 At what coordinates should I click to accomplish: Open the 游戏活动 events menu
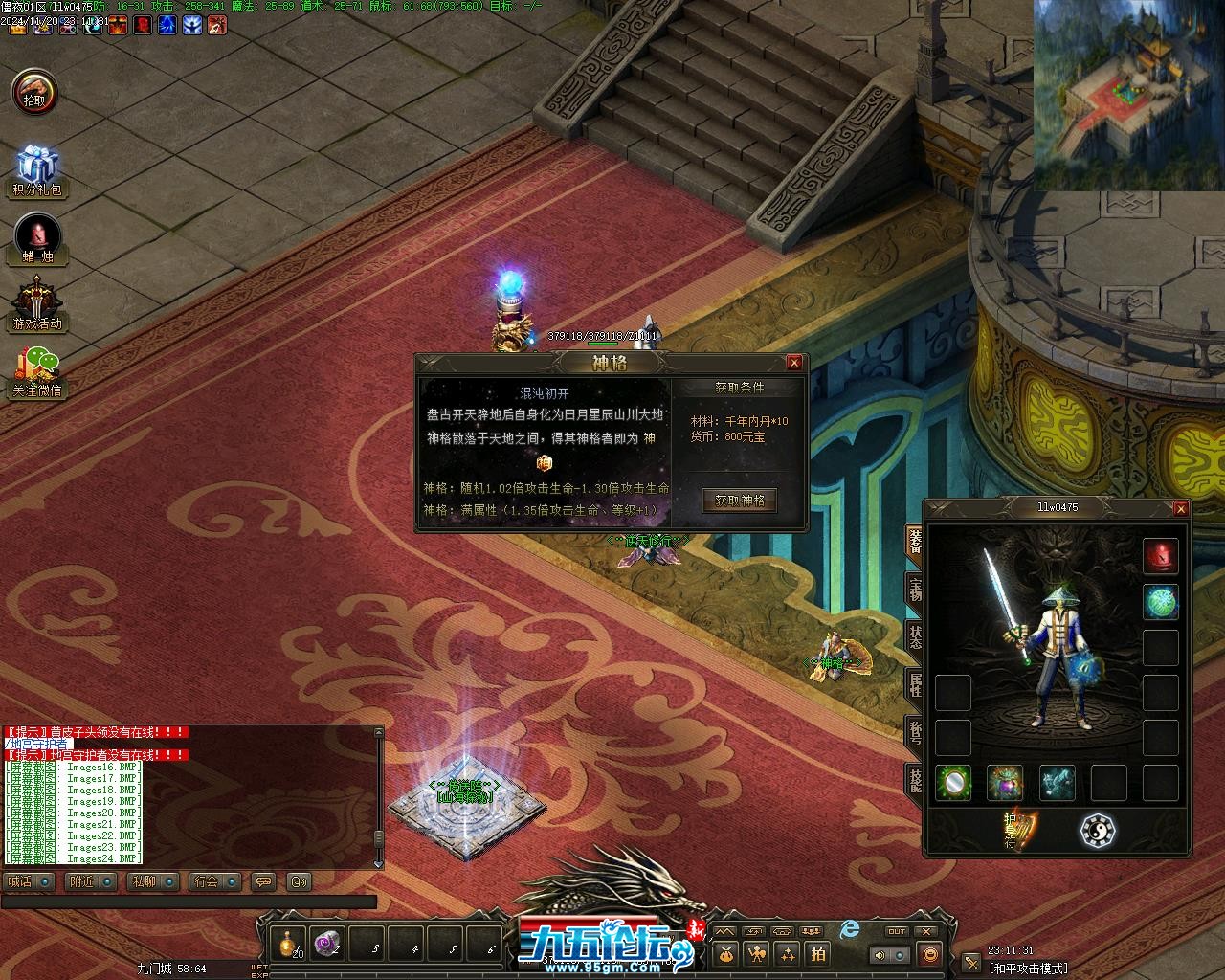tap(37, 305)
